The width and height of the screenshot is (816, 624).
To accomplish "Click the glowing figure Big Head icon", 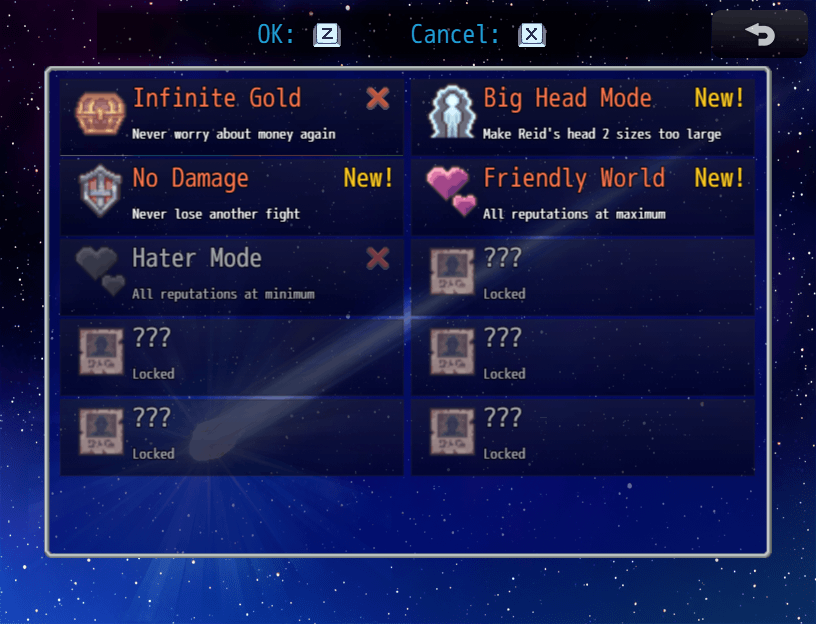I will [450, 113].
